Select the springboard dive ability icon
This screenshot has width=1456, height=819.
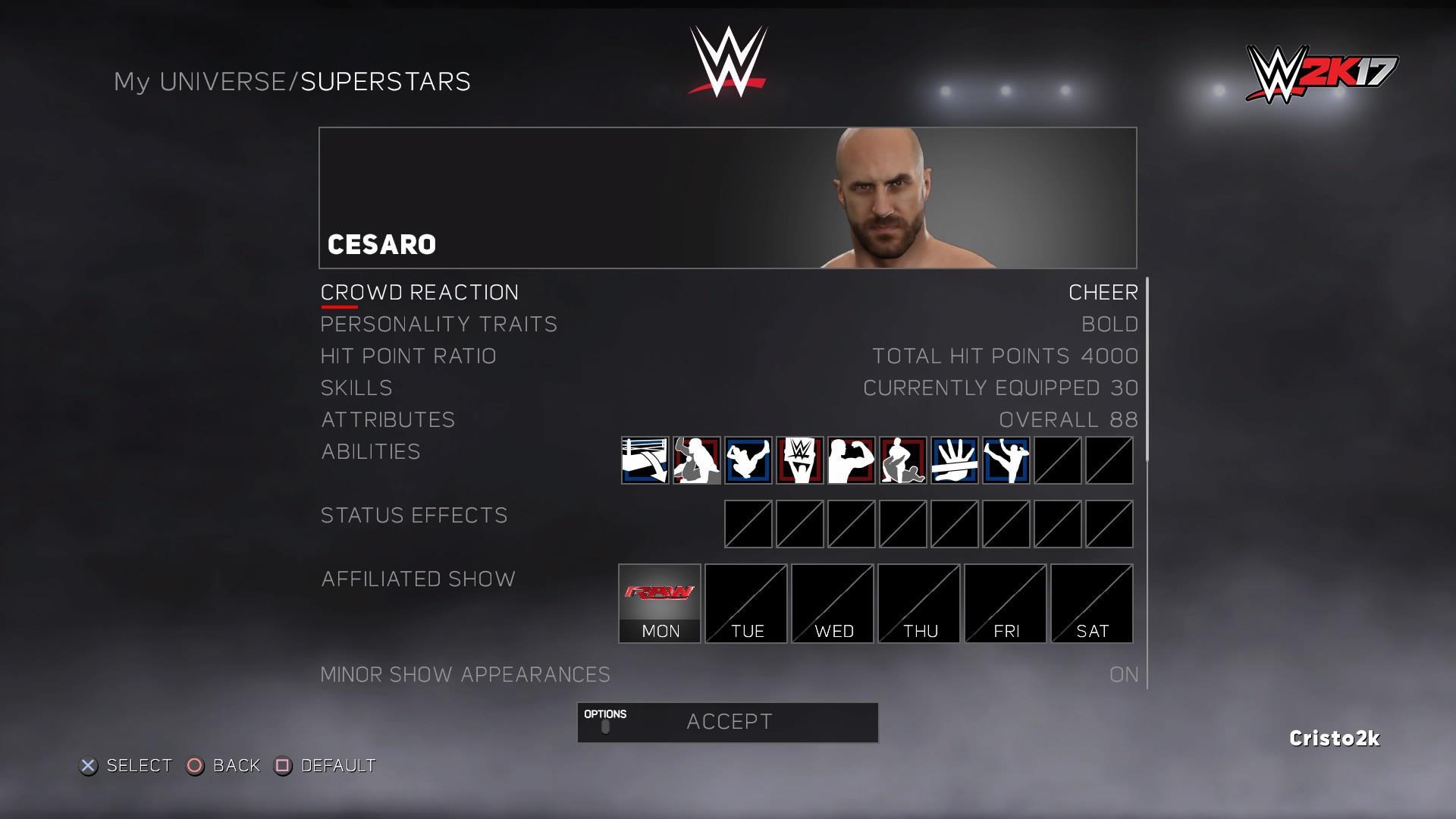748,460
